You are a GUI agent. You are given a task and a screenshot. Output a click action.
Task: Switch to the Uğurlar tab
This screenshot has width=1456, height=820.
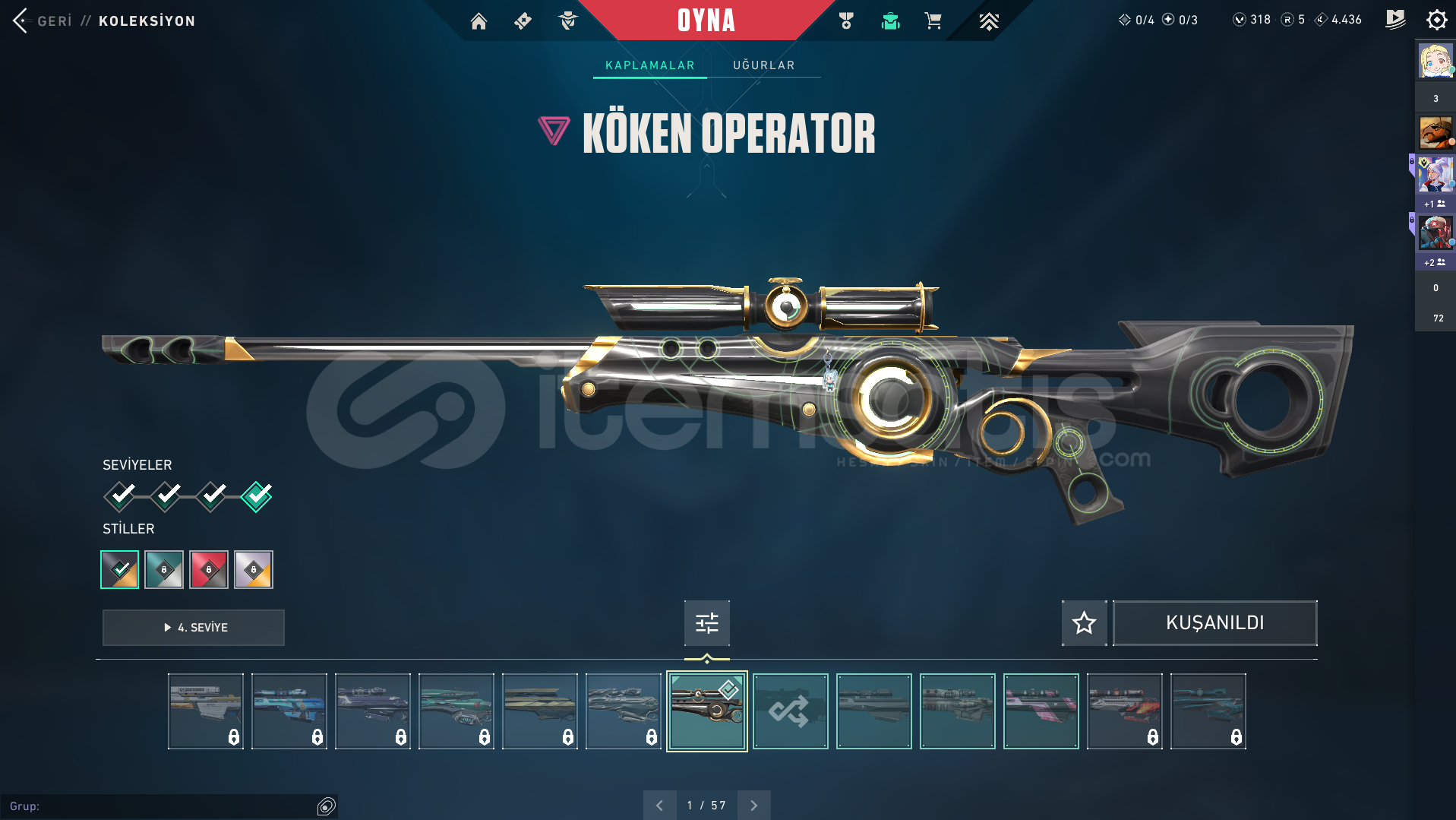tap(763, 65)
